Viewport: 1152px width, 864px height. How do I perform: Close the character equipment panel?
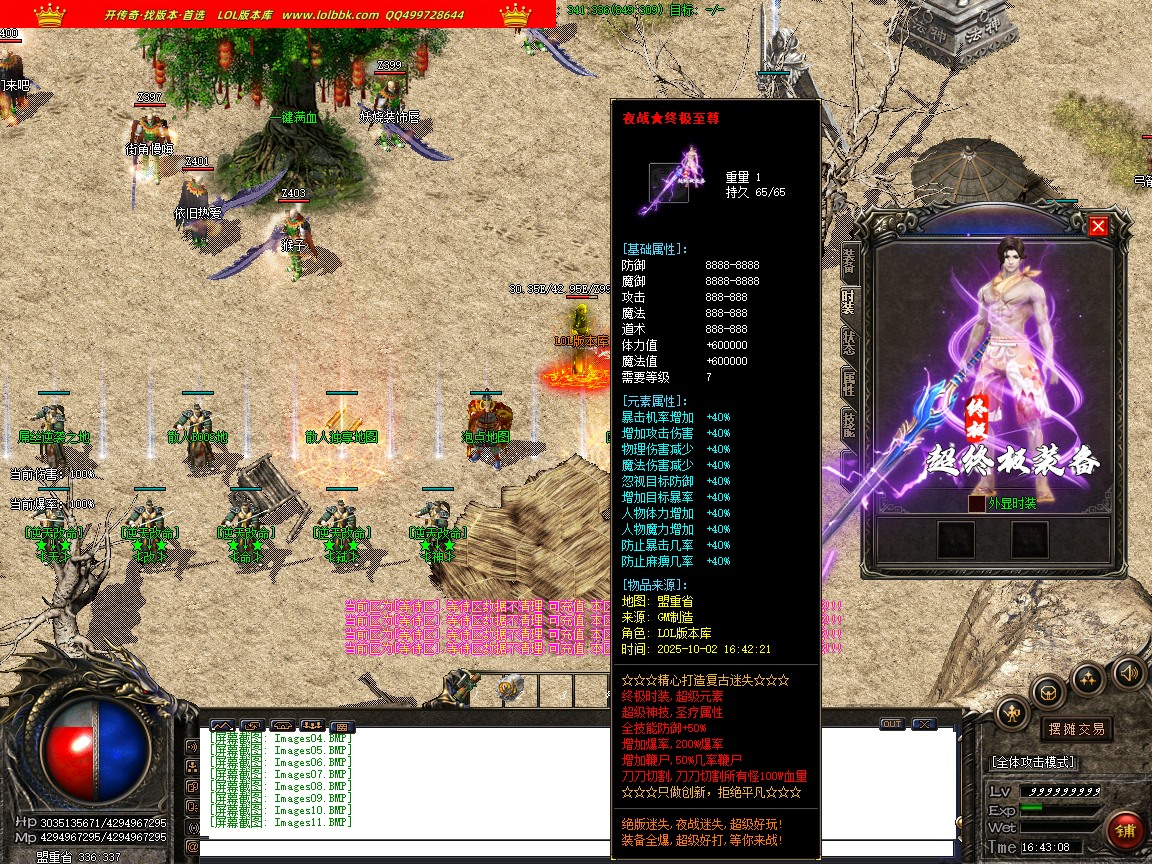pyautogui.click(x=1098, y=226)
